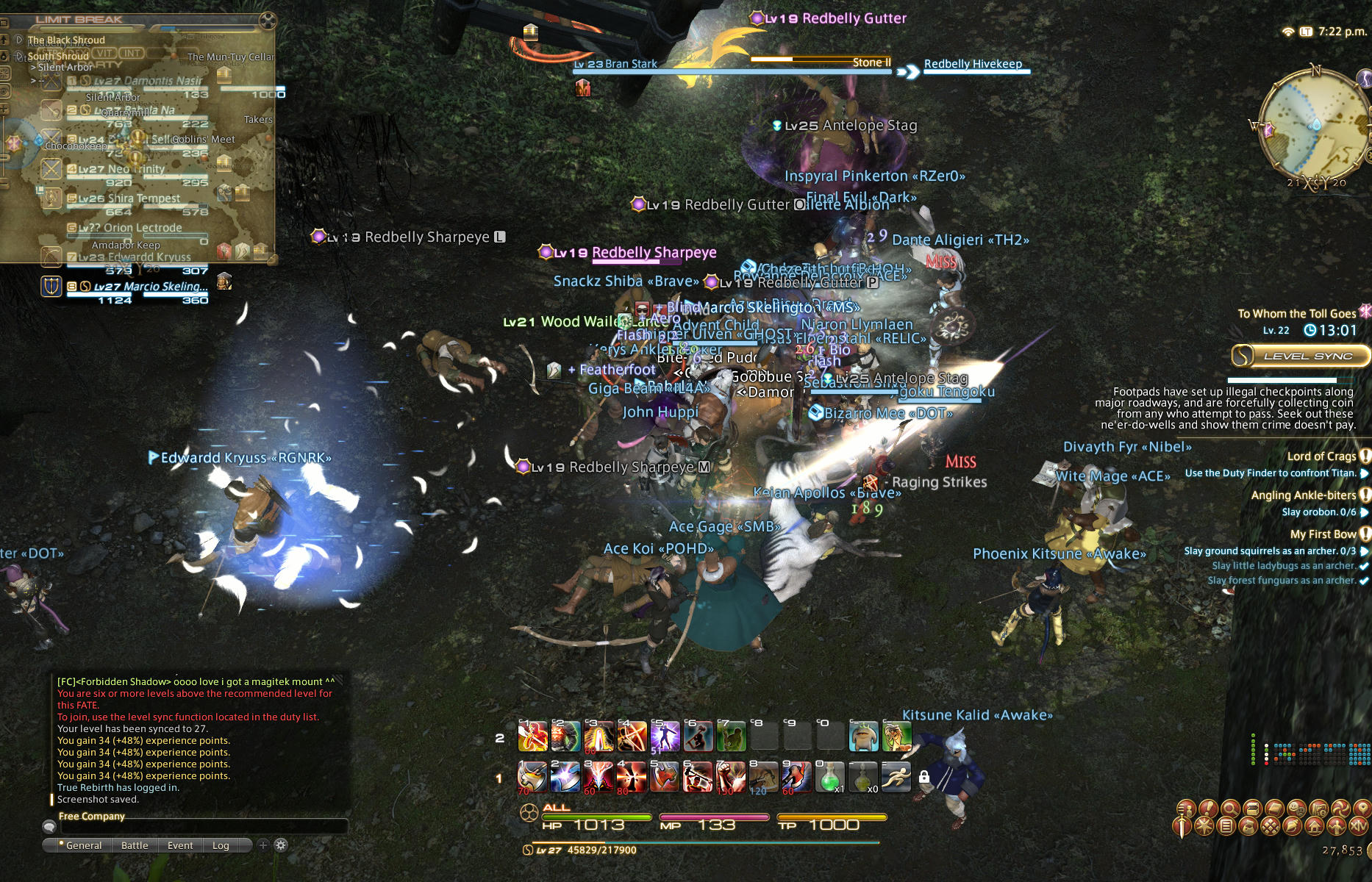Click the arrow beside Slay orobon objective
The width and height of the screenshot is (1372, 882).
pyautogui.click(x=1365, y=512)
